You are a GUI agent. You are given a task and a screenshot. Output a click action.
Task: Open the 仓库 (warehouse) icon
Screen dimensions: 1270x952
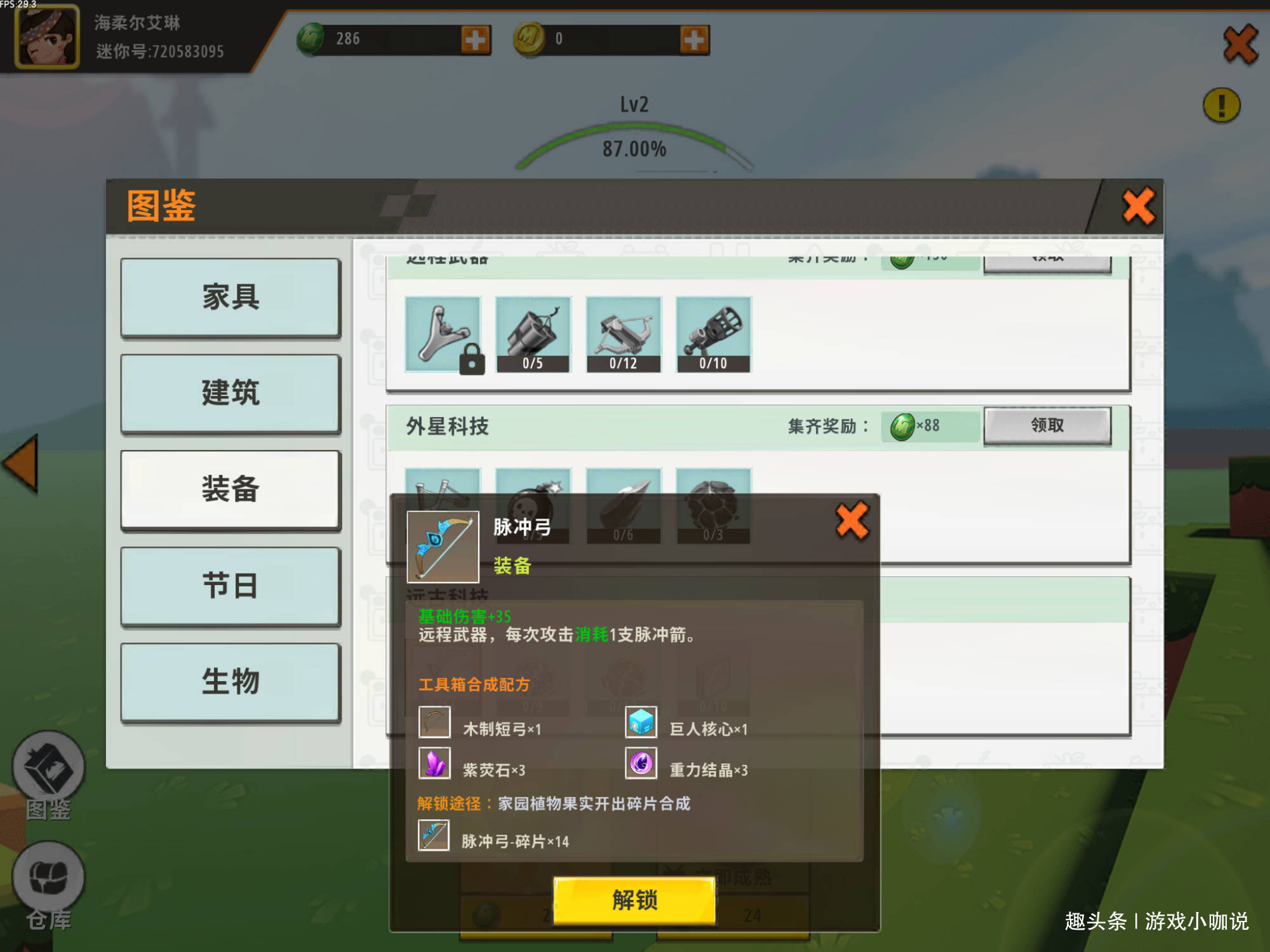coord(50,879)
